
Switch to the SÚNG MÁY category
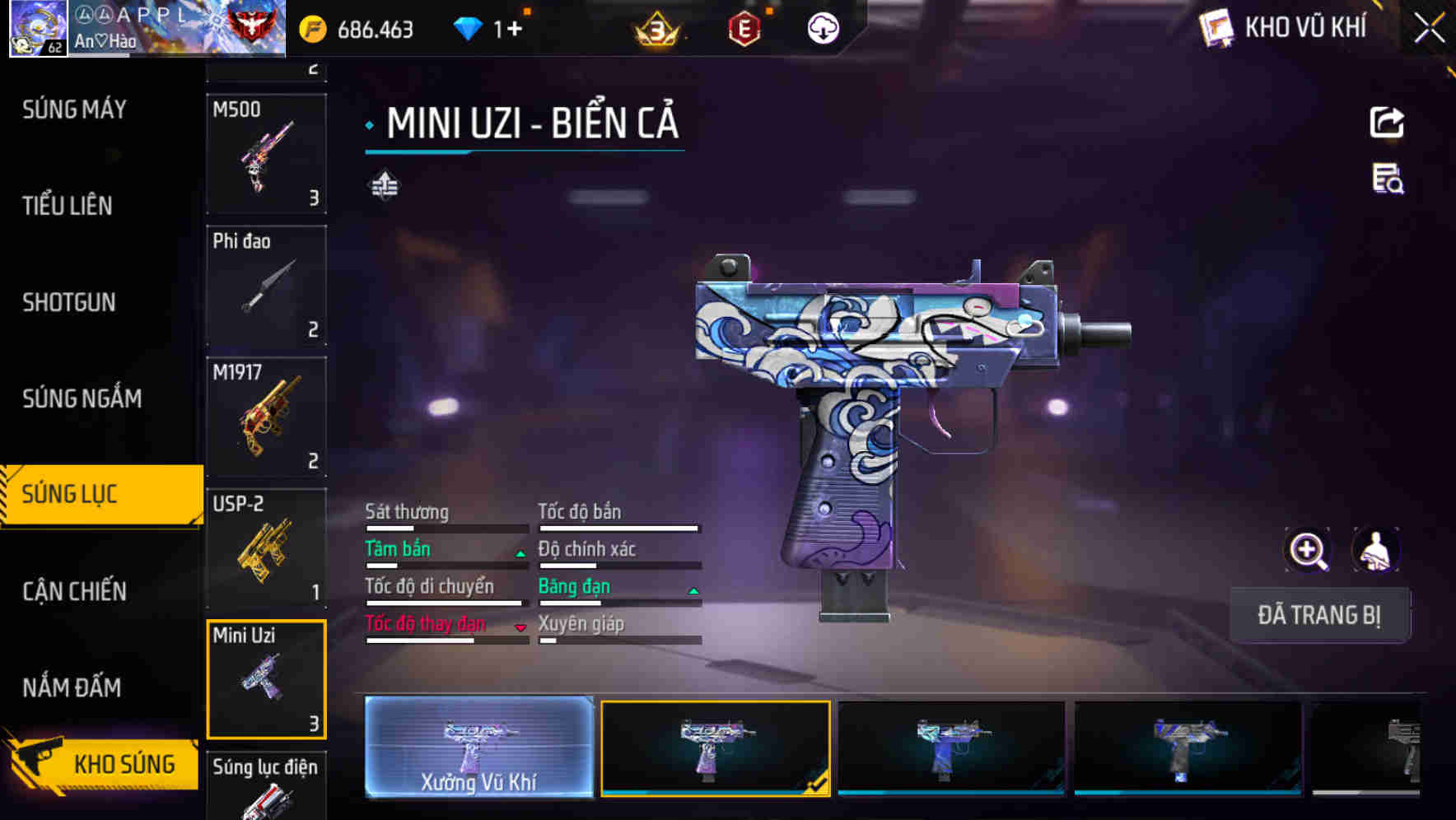click(74, 109)
